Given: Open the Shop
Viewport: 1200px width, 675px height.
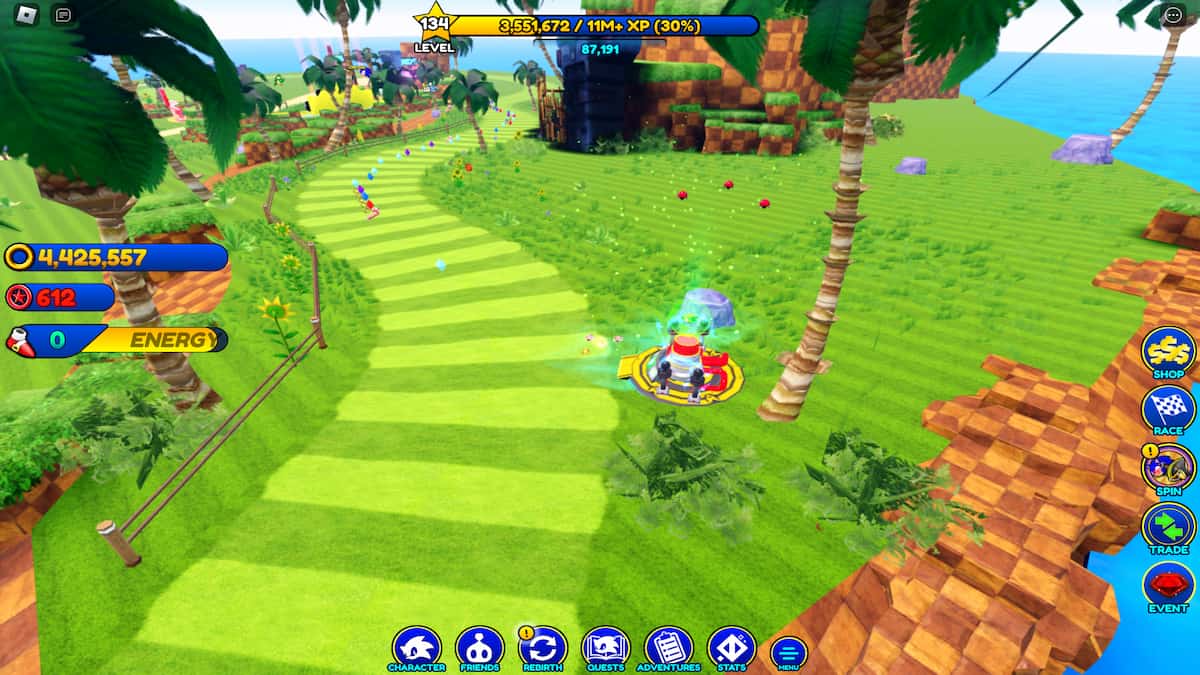Looking at the screenshot, I should coord(1168,351).
